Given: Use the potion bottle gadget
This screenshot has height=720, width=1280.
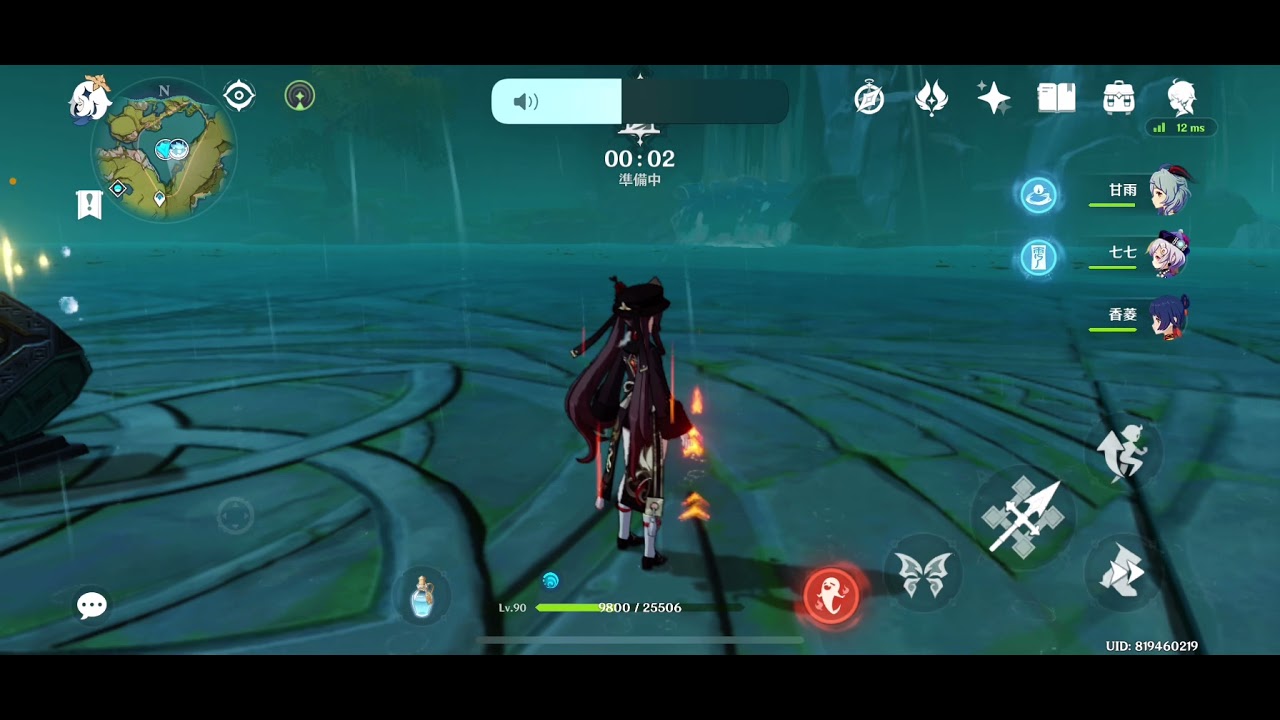Looking at the screenshot, I should [422, 597].
